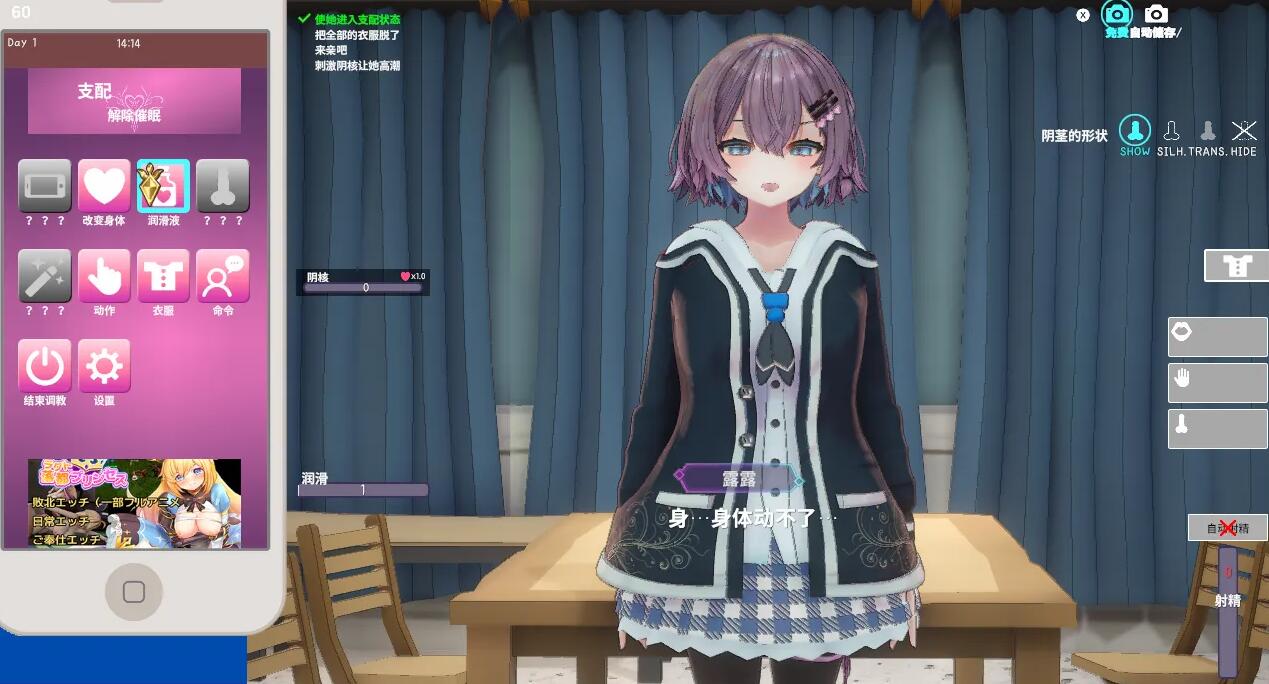This screenshot has width=1269, height=684.
Task: Click the small round x icon
Action: (1083, 15)
